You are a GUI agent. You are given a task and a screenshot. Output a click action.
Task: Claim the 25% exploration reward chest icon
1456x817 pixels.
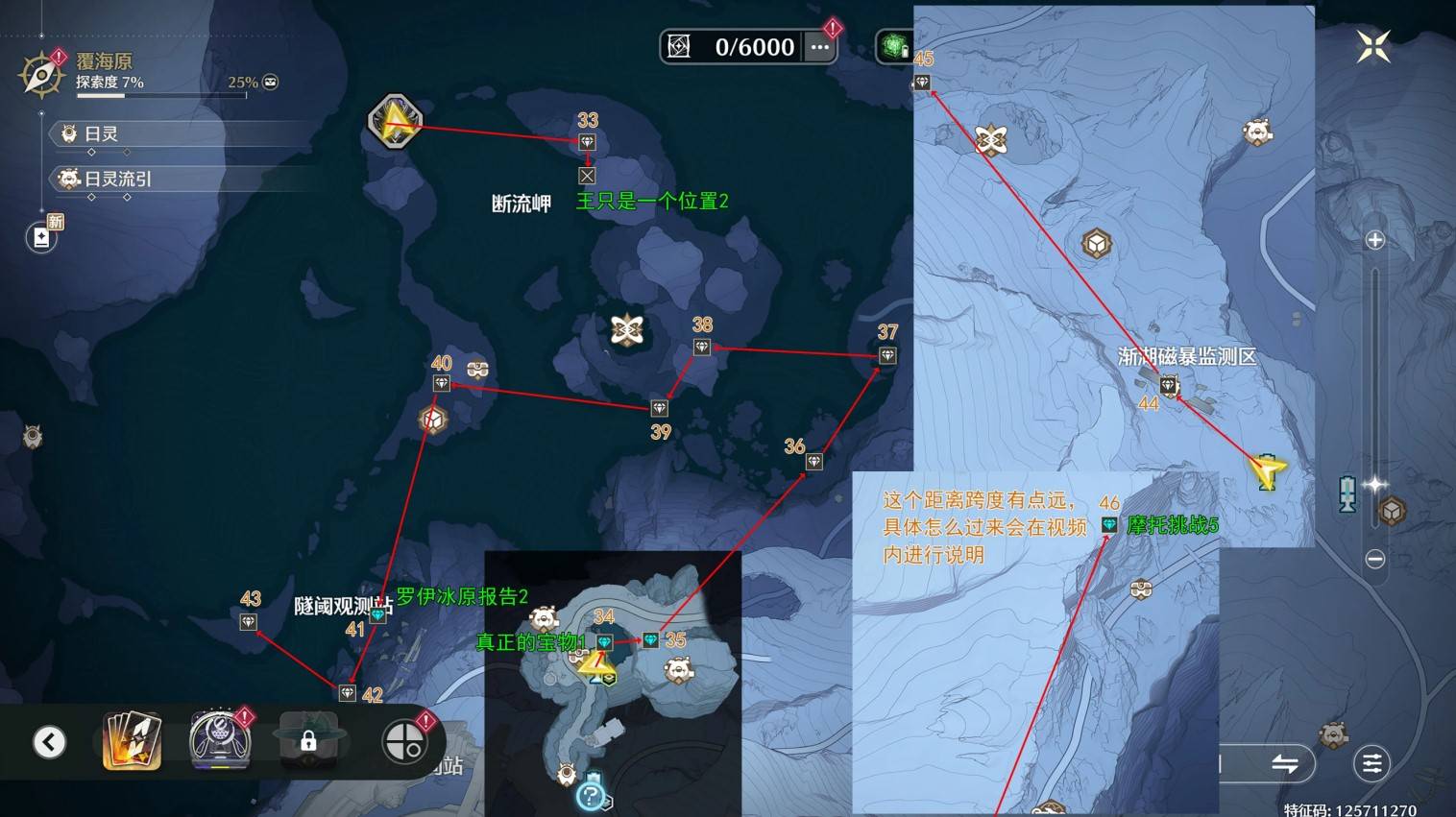(x=270, y=82)
